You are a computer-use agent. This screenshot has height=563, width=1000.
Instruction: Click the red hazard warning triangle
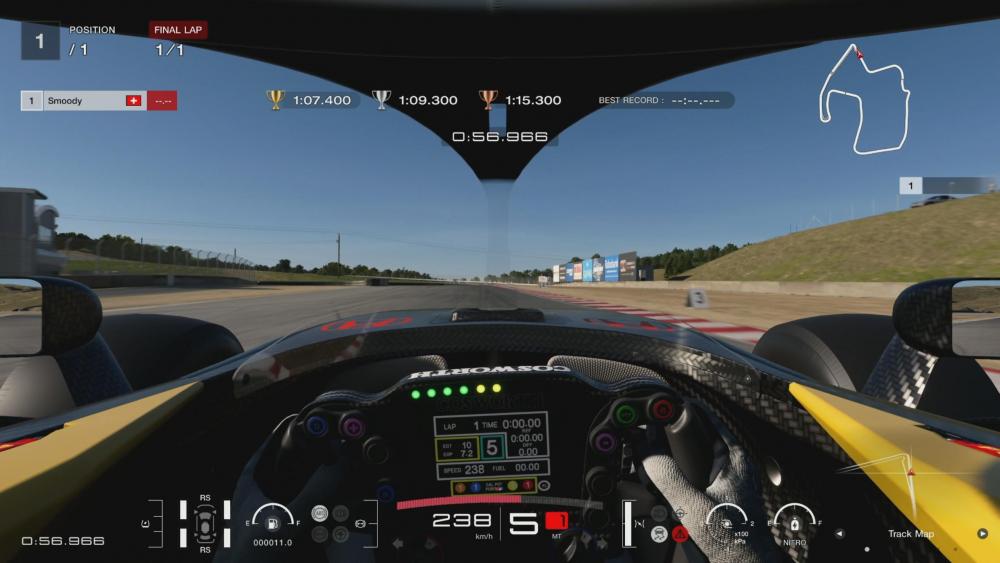[x=680, y=533]
